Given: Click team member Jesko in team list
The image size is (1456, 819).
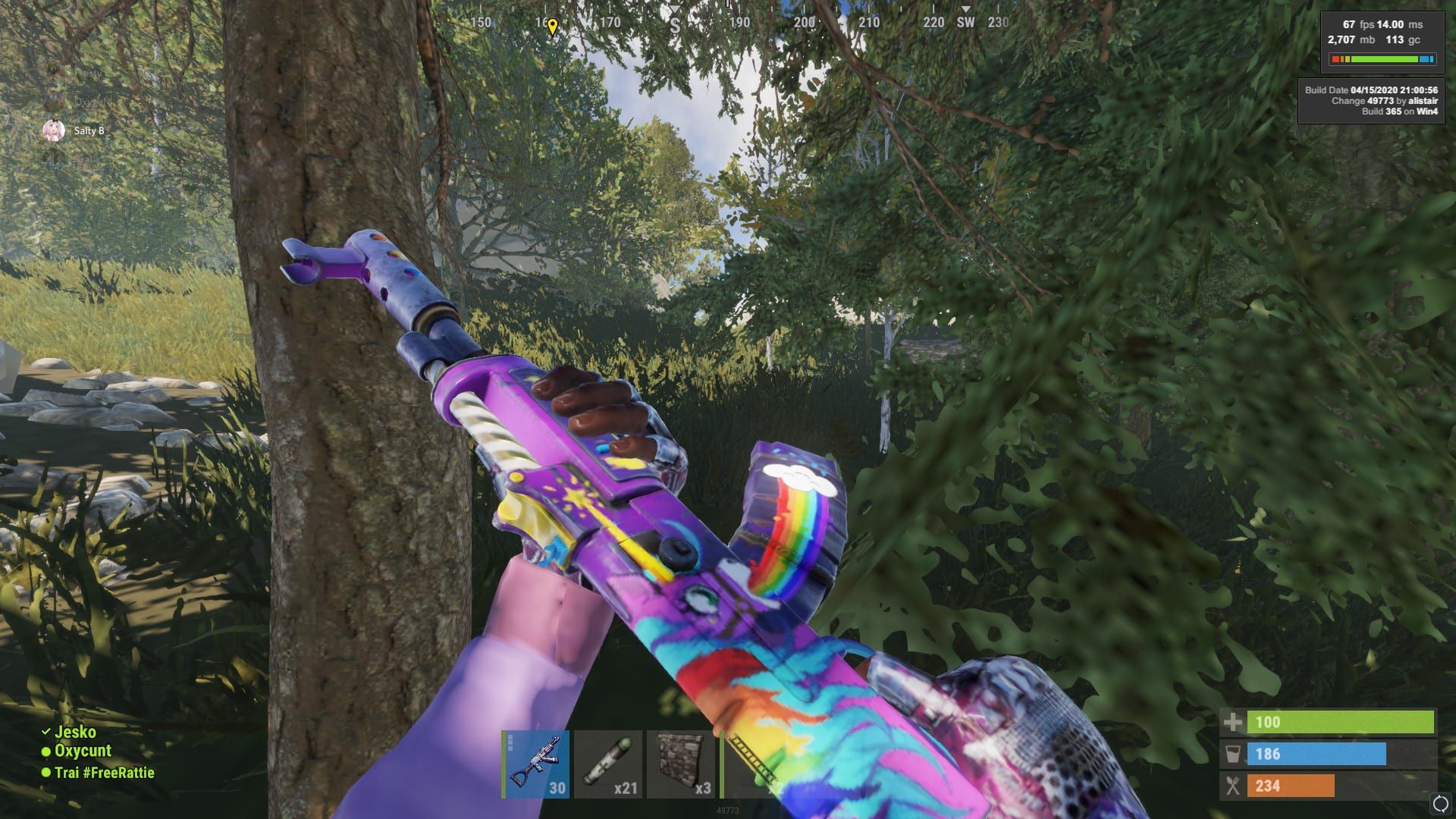Looking at the screenshot, I should [75, 732].
